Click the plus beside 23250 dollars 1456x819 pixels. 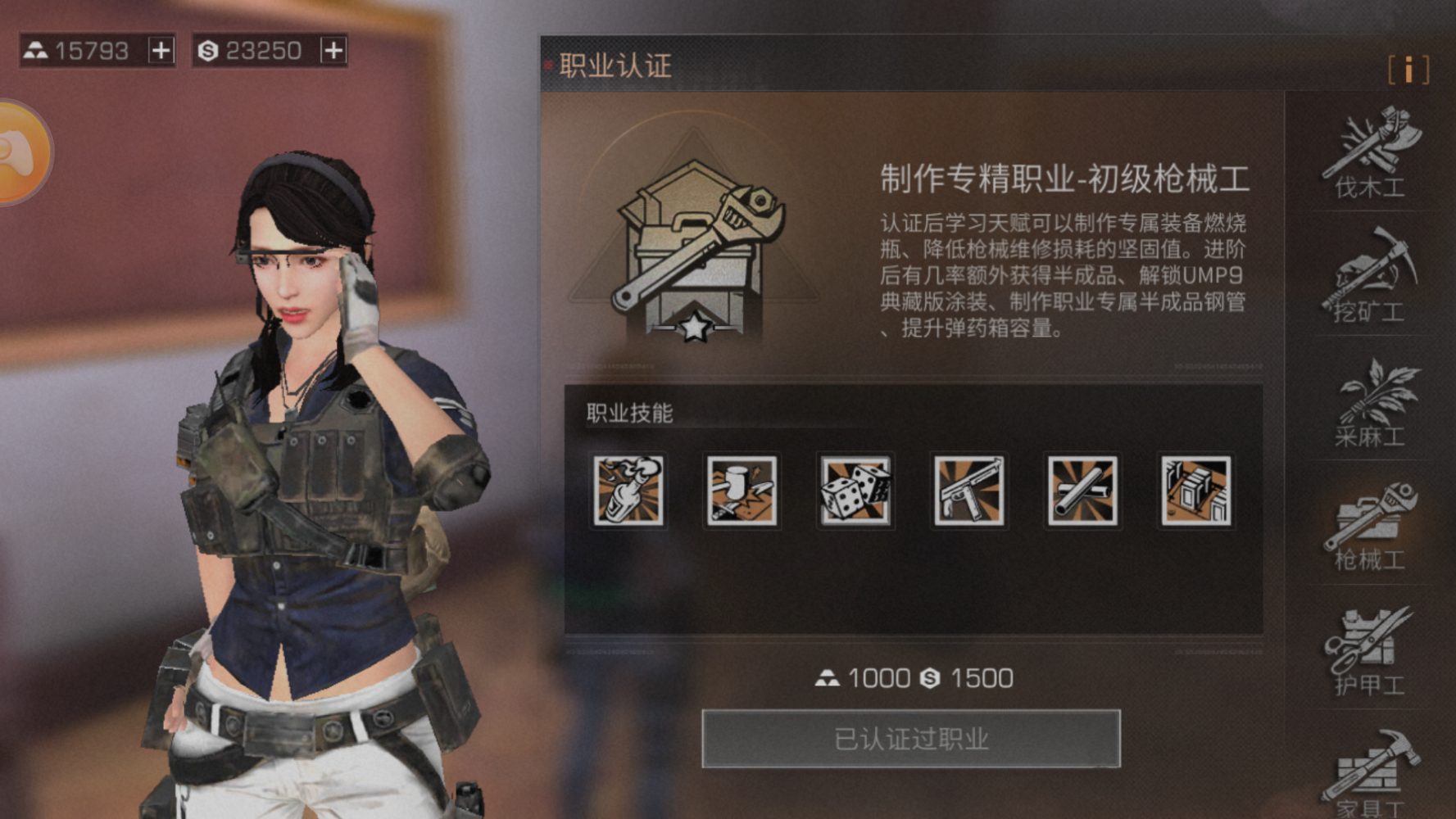[331, 50]
